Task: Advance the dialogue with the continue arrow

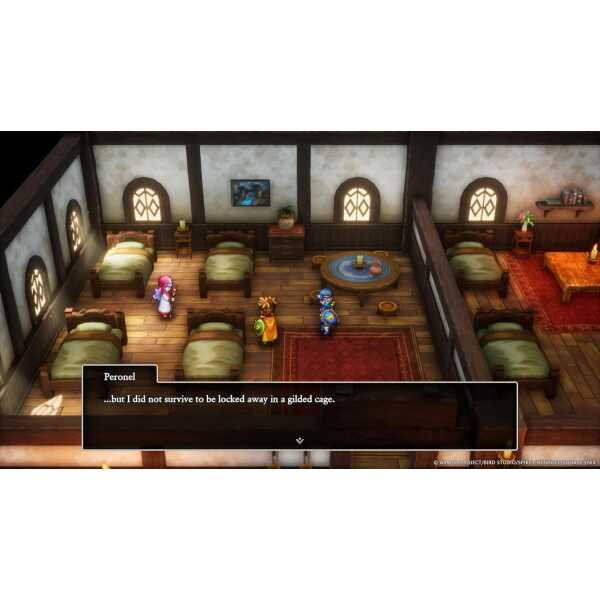Action: point(299,438)
